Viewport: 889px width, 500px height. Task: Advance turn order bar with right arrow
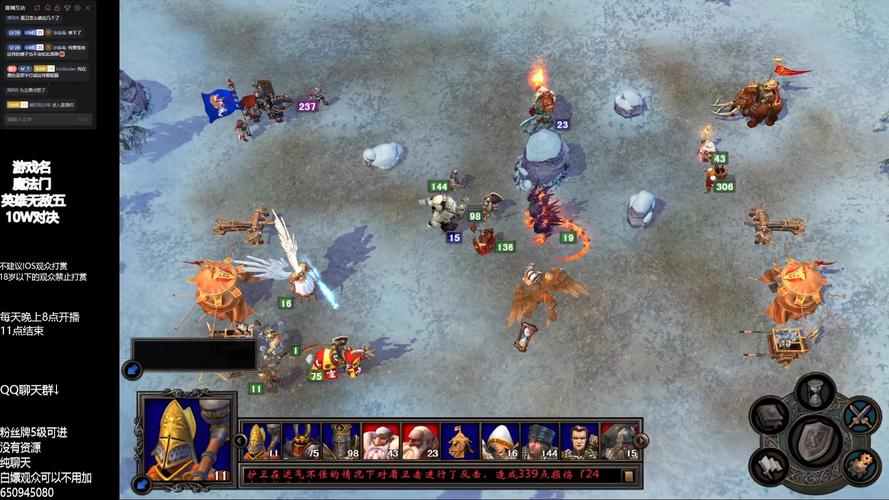pos(641,440)
